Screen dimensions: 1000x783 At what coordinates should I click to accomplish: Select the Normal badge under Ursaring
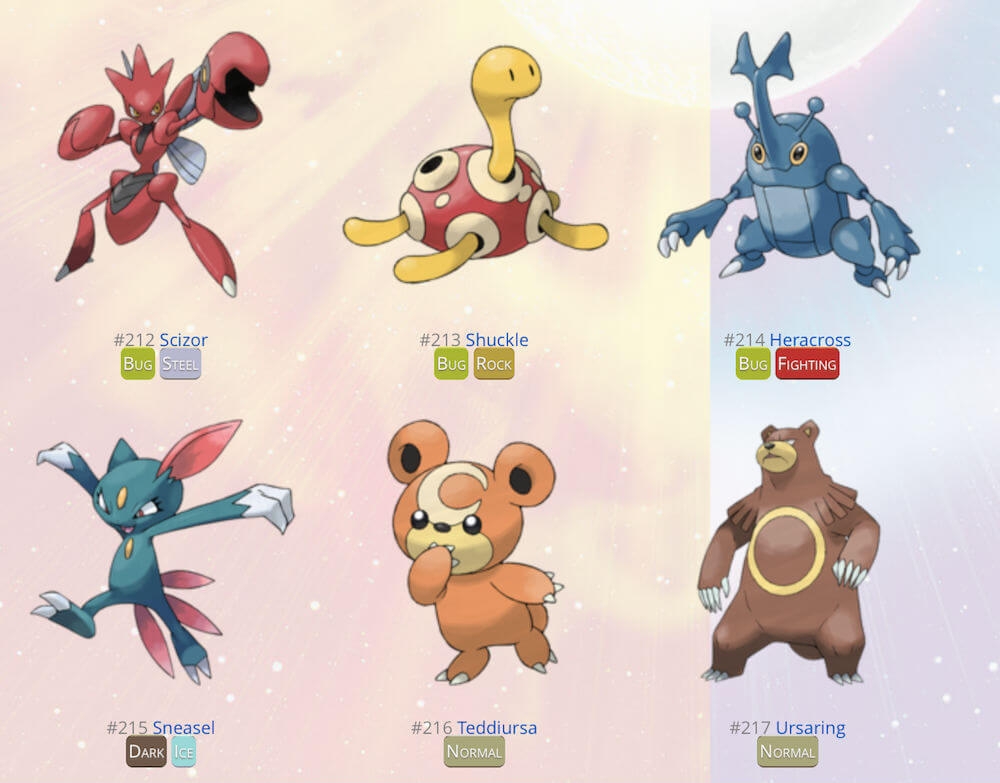pyautogui.click(x=788, y=752)
